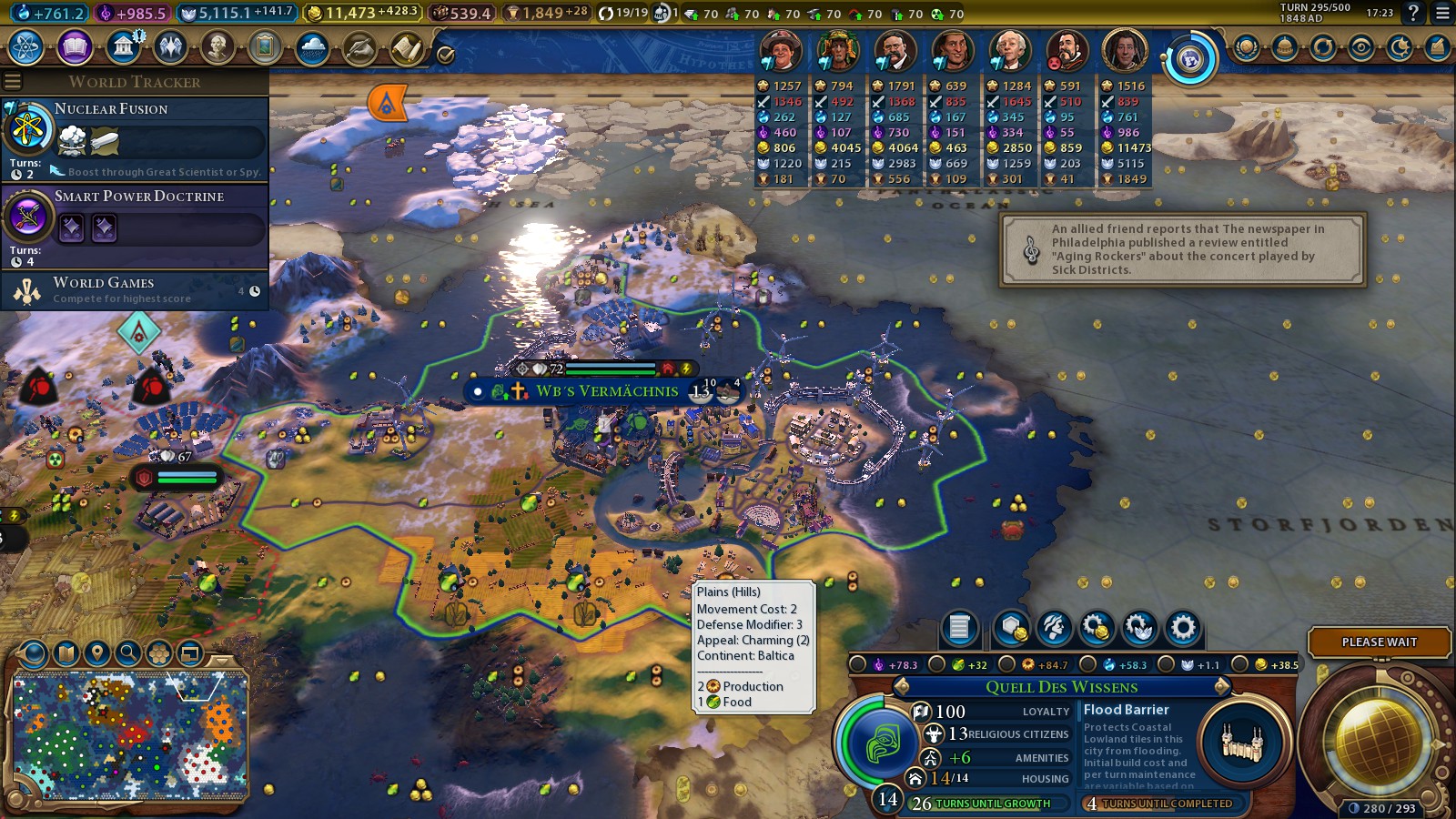Viewport: 1456px width, 819px height.
Task: Switch to the next city arrow
Action: (x=1222, y=686)
